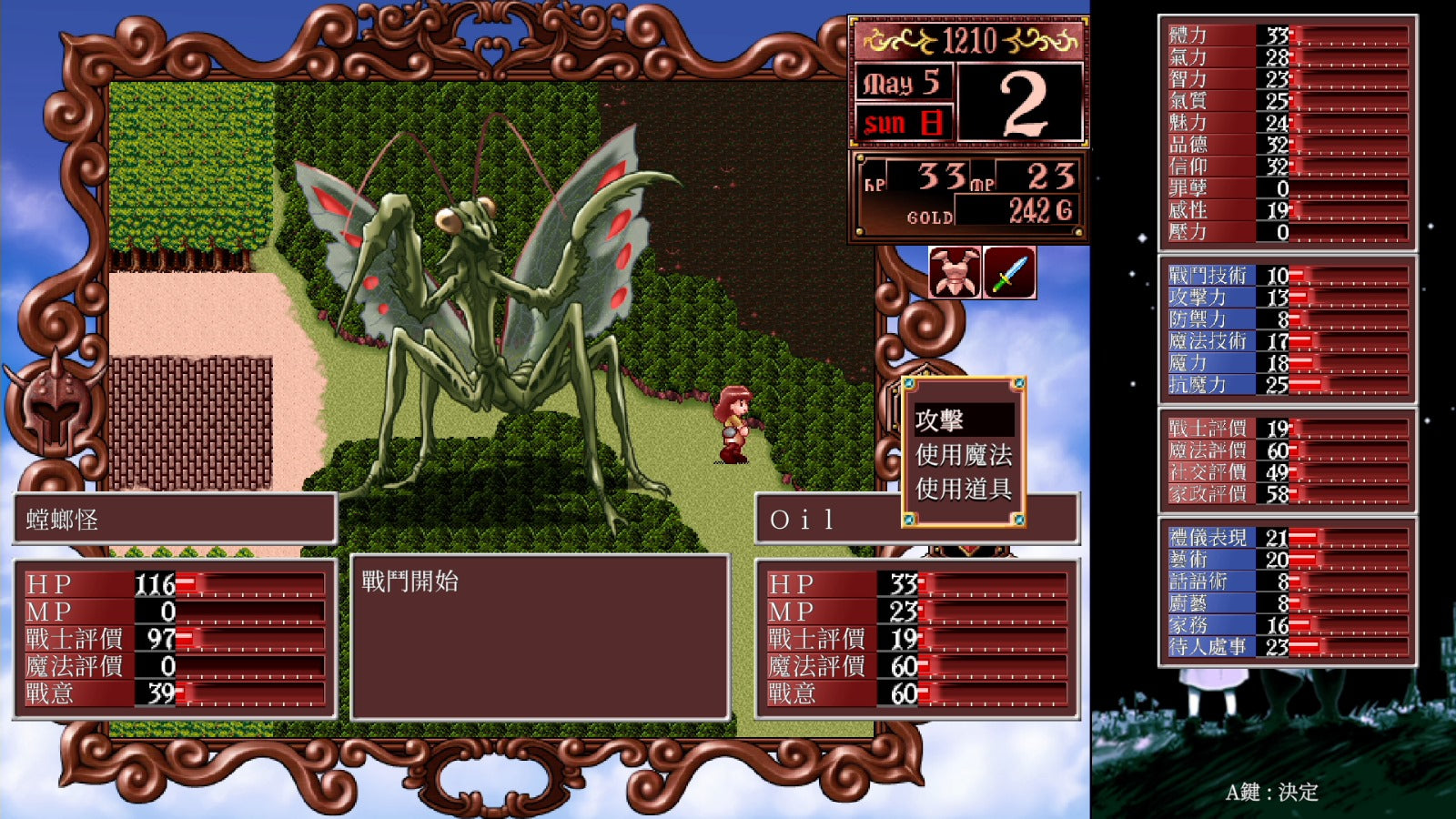Choose 使用魔法 to cast magic
The image size is (1456, 819).
point(963,455)
